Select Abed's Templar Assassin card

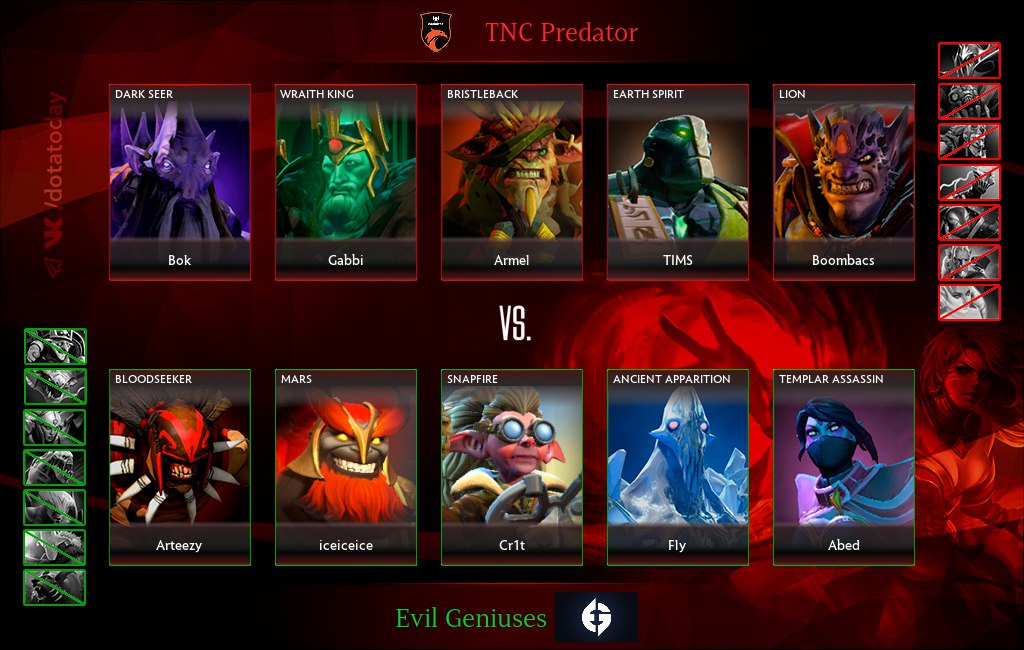[x=843, y=467]
